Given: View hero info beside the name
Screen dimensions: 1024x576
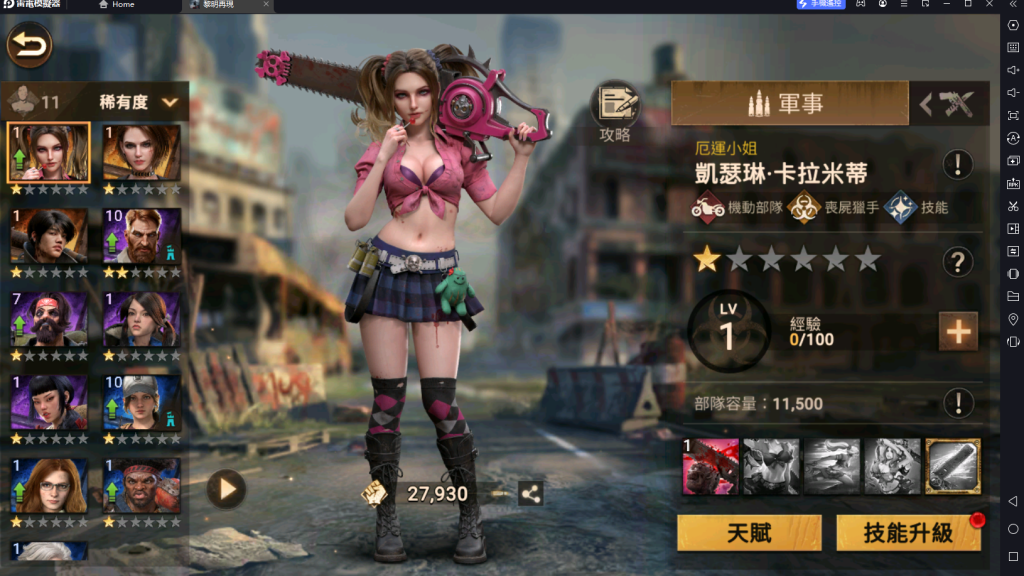Looking at the screenshot, I should (x=958, y=164).
